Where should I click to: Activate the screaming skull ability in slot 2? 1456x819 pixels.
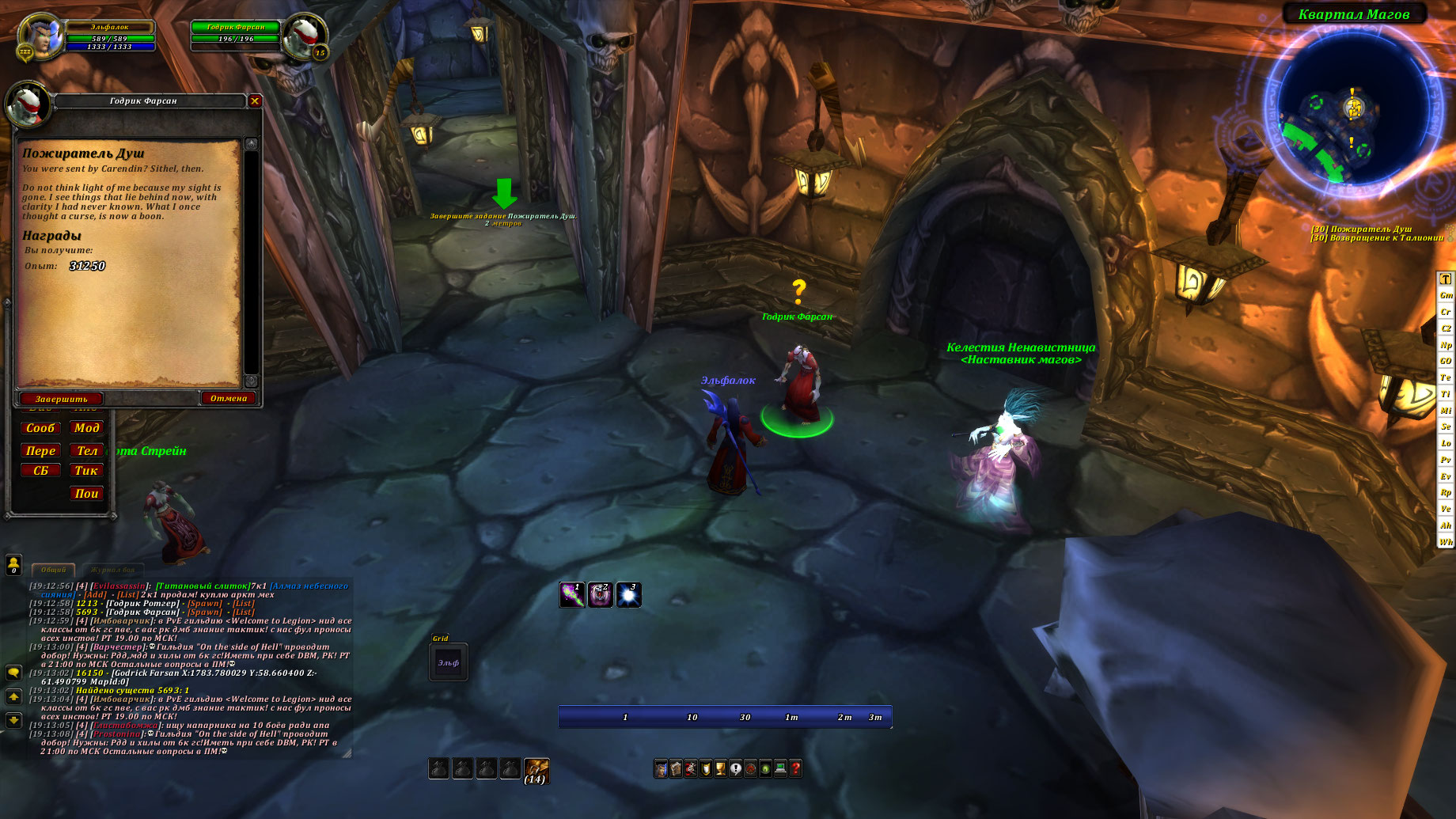pos(600,595)
